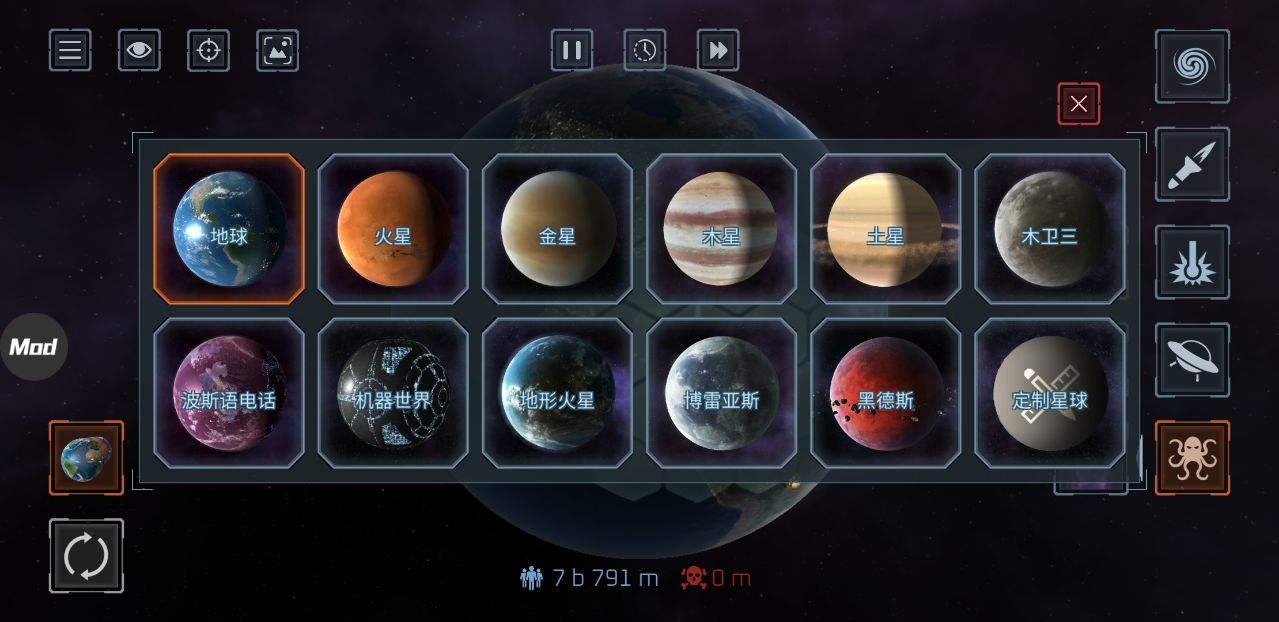
Task: Pick the 金星 Venus planet tile
Action: [557, 229]
